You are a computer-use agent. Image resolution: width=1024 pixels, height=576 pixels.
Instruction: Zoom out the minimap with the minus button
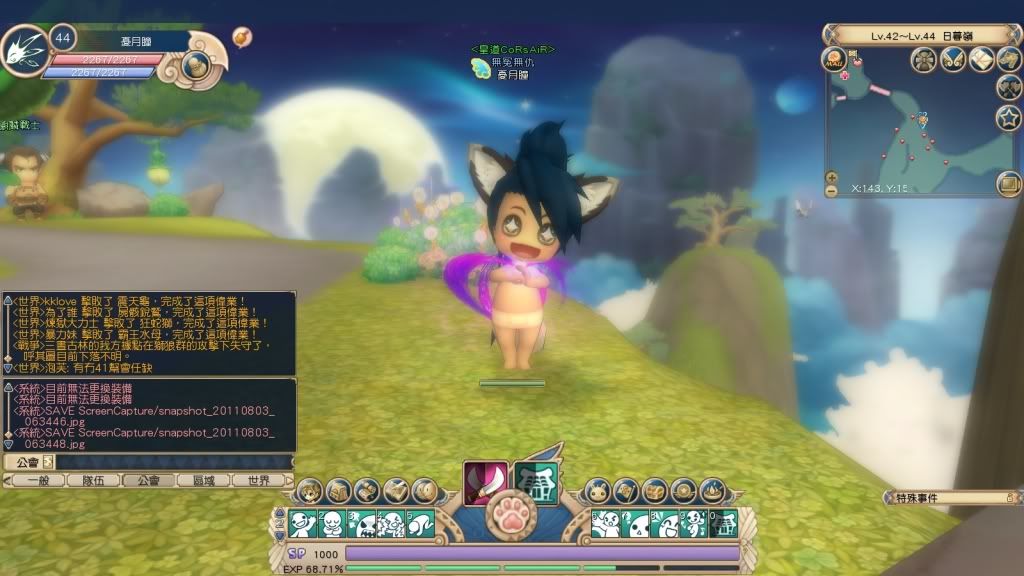point(831,190)
